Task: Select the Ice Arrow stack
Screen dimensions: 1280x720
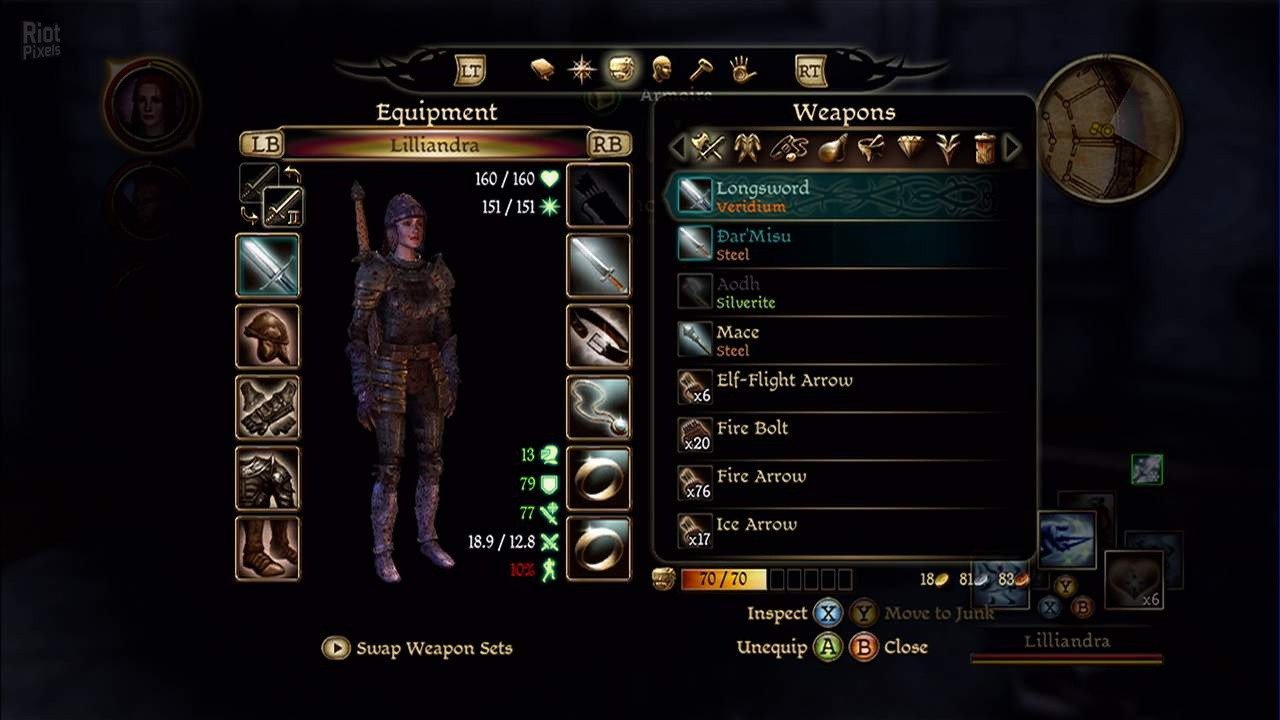Action: (x=840, y=532)
